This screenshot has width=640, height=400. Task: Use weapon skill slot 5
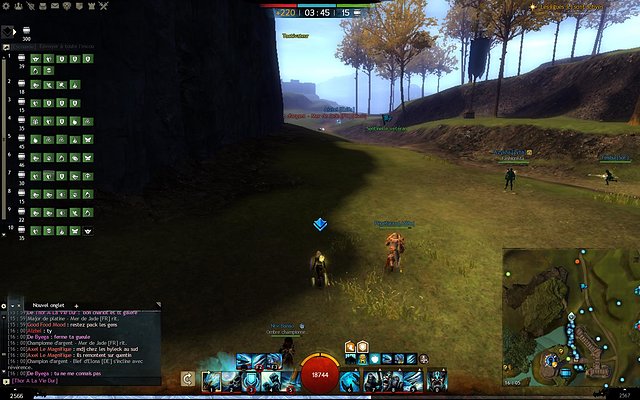[288, 380]
